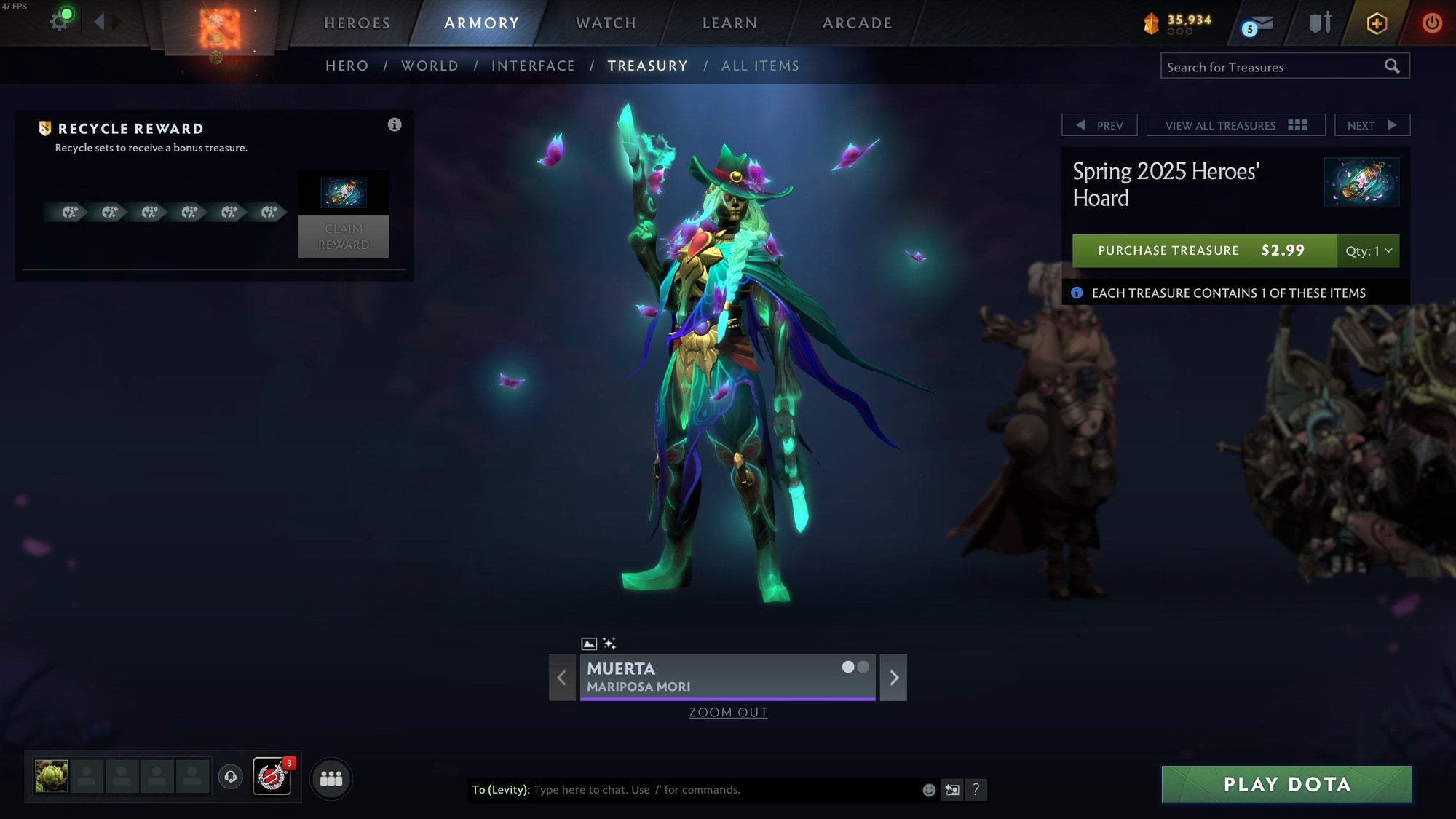Go to the previous treasure
1456x819 pixels.
pyautogui.click(x=1099, y=125)
